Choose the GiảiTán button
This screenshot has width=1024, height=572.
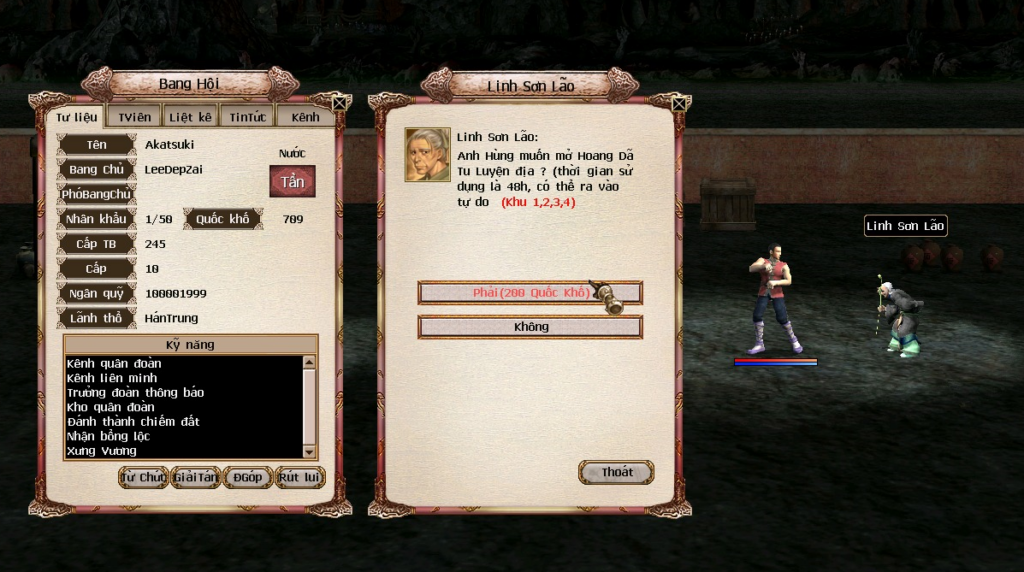pyautogui.click(x=196, y=478)
